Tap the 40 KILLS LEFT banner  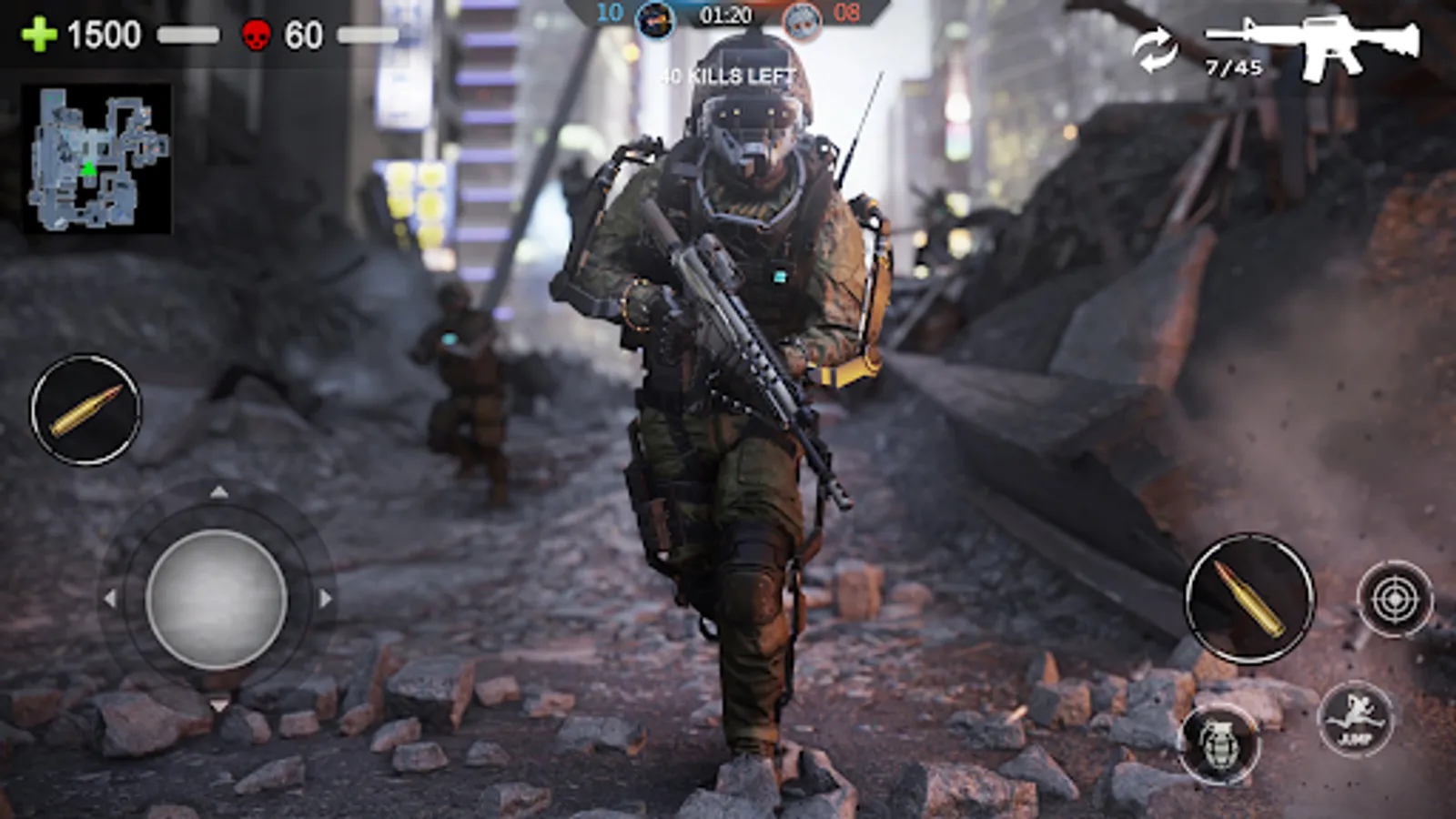point(725,76)
